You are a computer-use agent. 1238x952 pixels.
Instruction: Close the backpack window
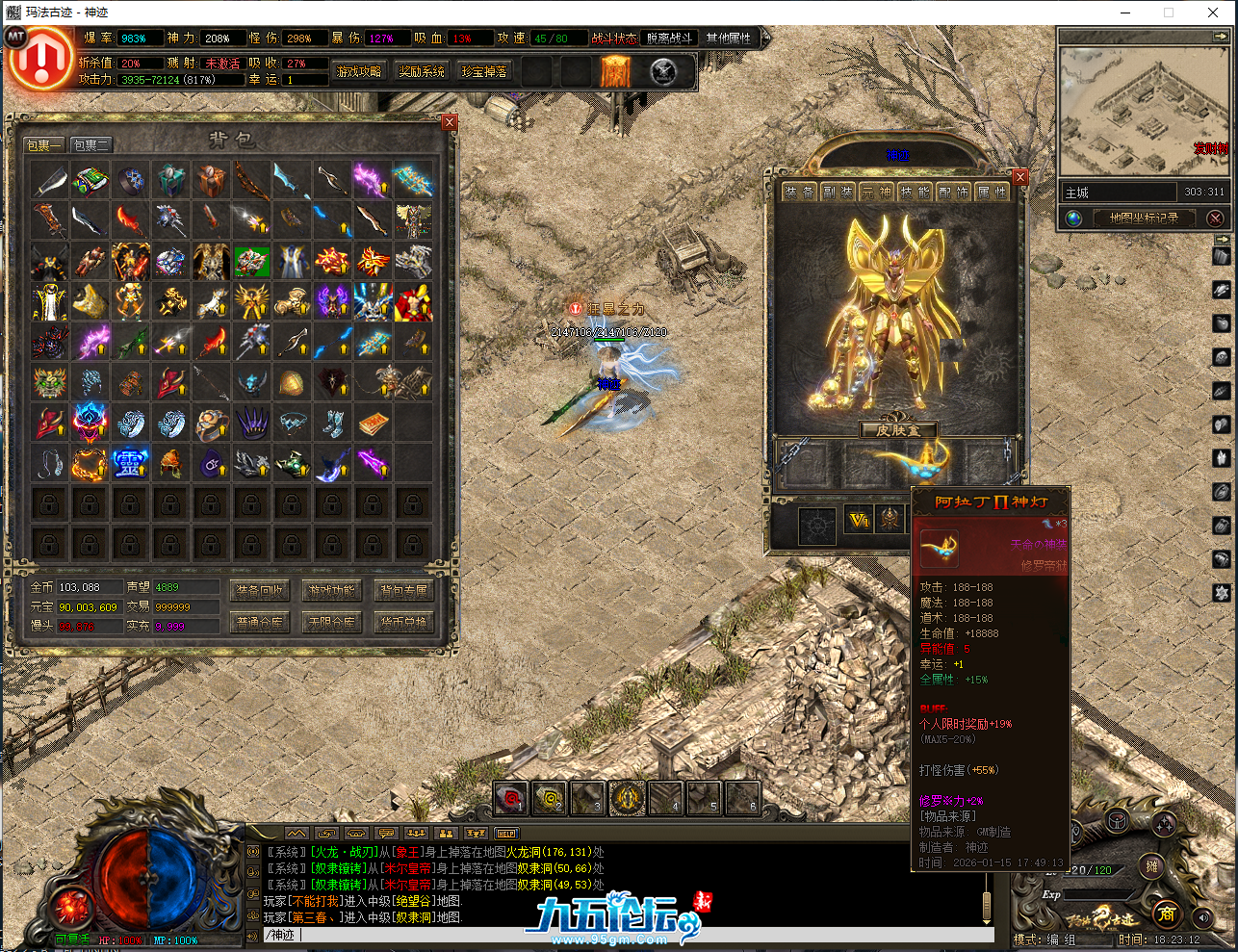[x=450, y=122]
